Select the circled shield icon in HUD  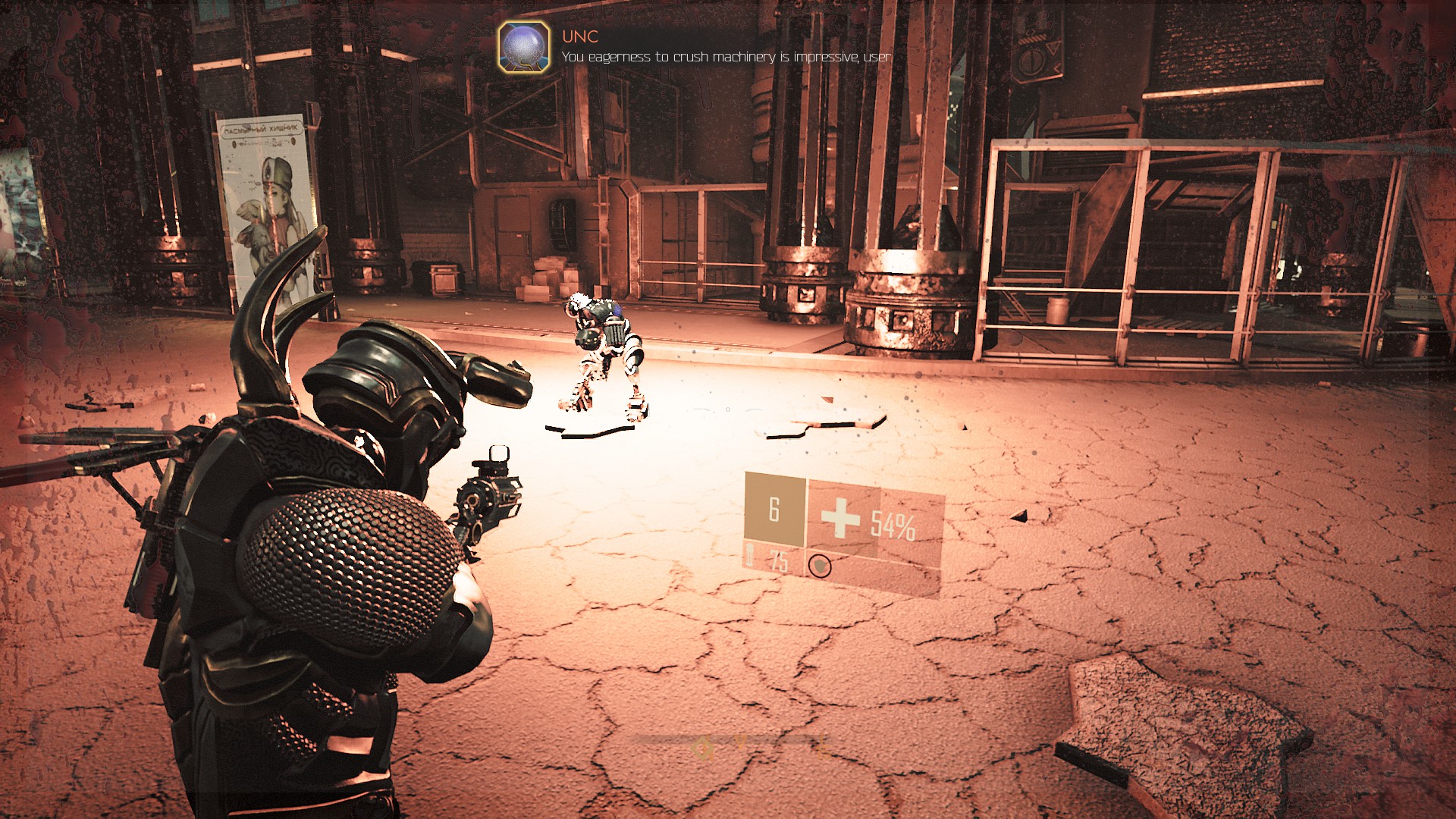pos(819,566)
